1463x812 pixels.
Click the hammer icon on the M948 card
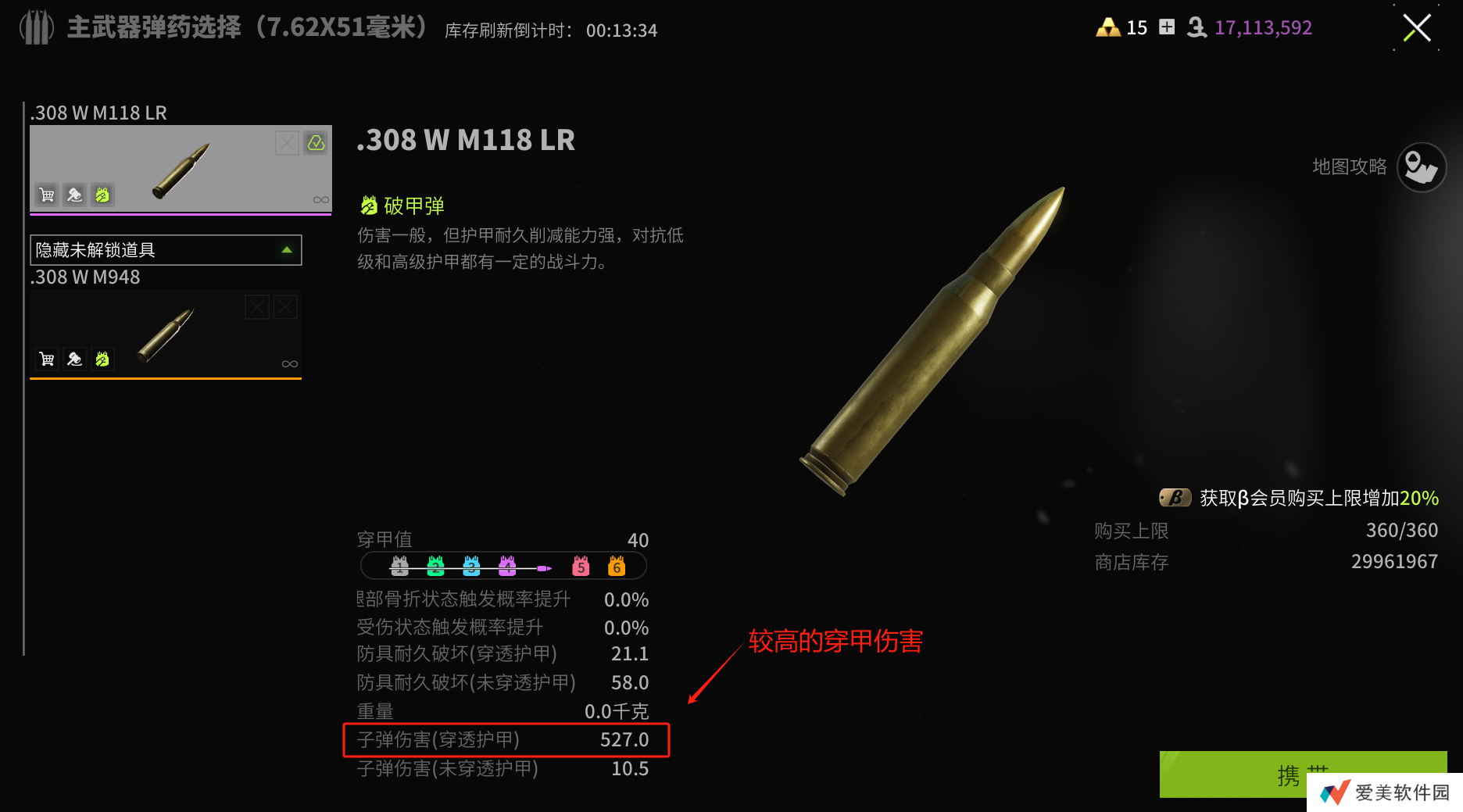click(74, 359)
